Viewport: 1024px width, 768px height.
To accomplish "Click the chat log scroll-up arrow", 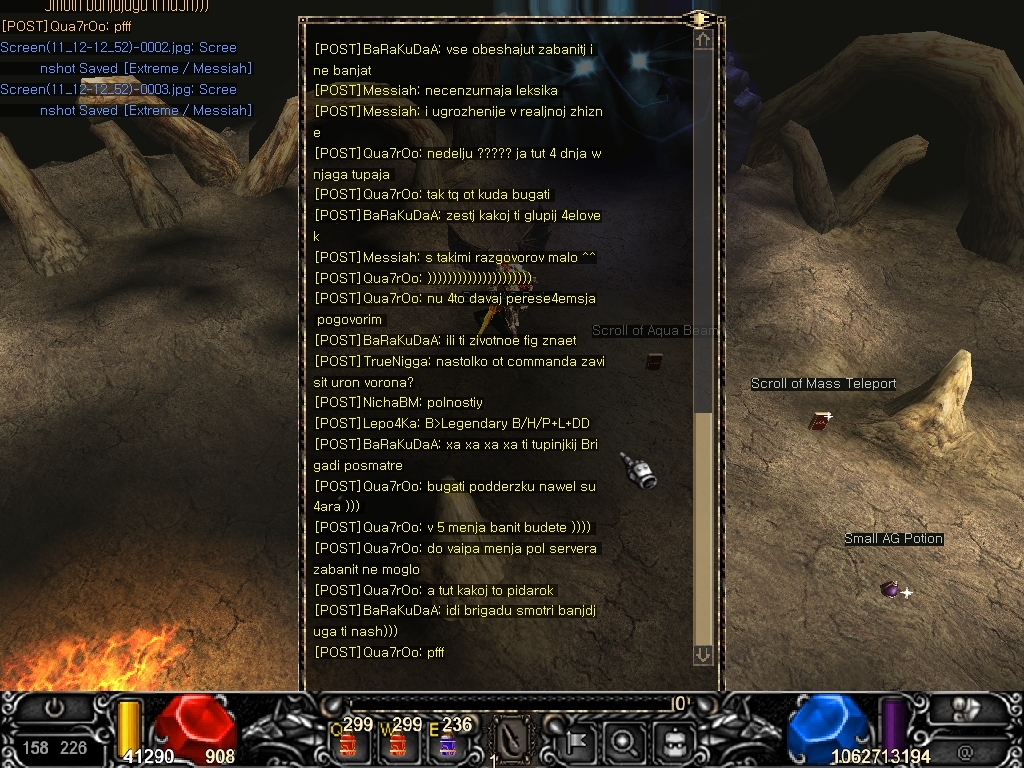I will (x=703, y=40).
